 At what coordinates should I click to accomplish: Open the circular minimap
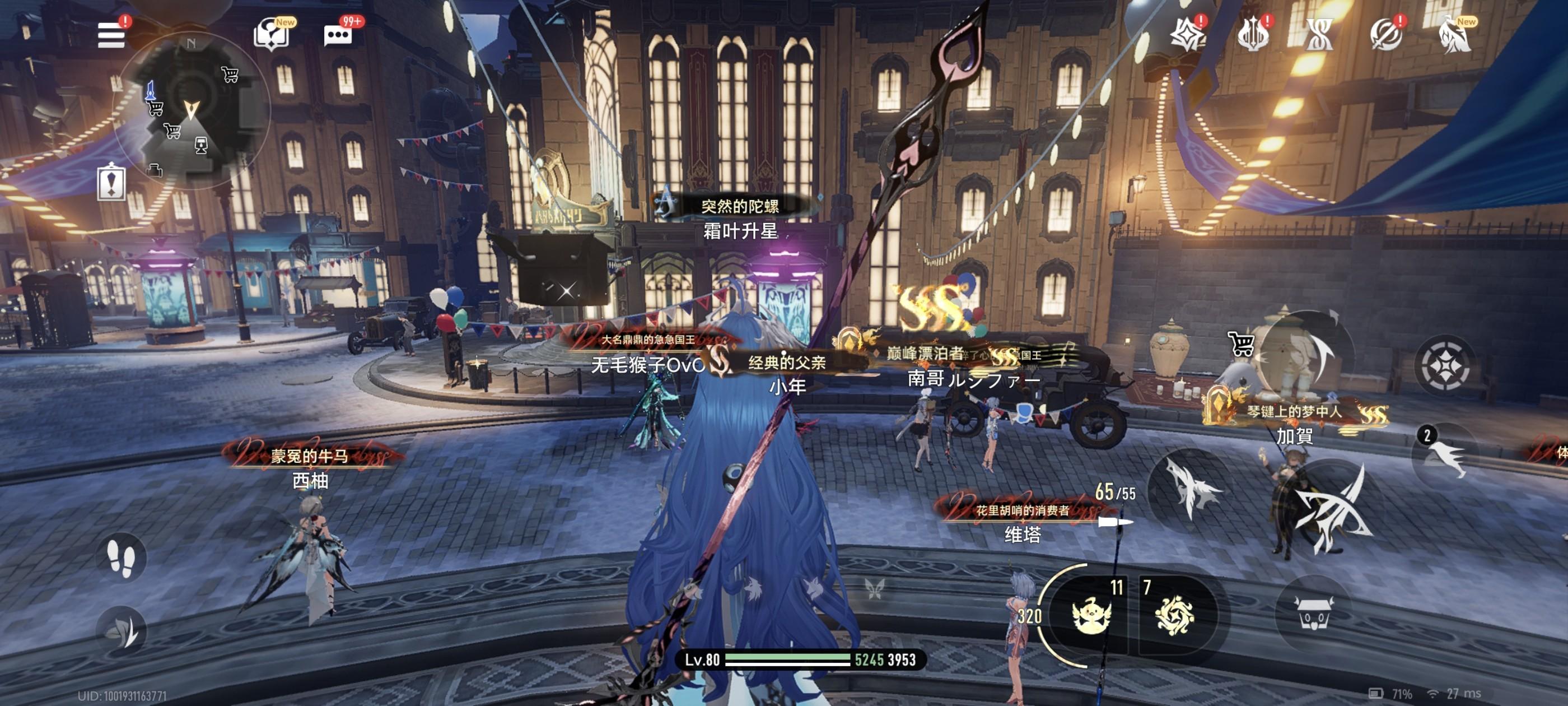tap(191, 110)
